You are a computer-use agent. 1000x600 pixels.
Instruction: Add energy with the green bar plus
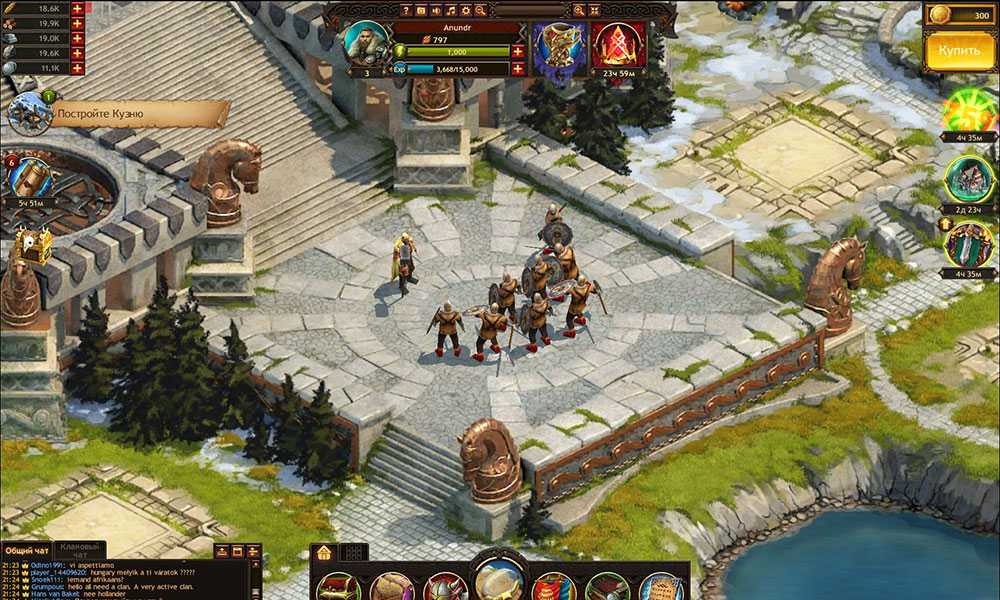[x=517, y=51]
